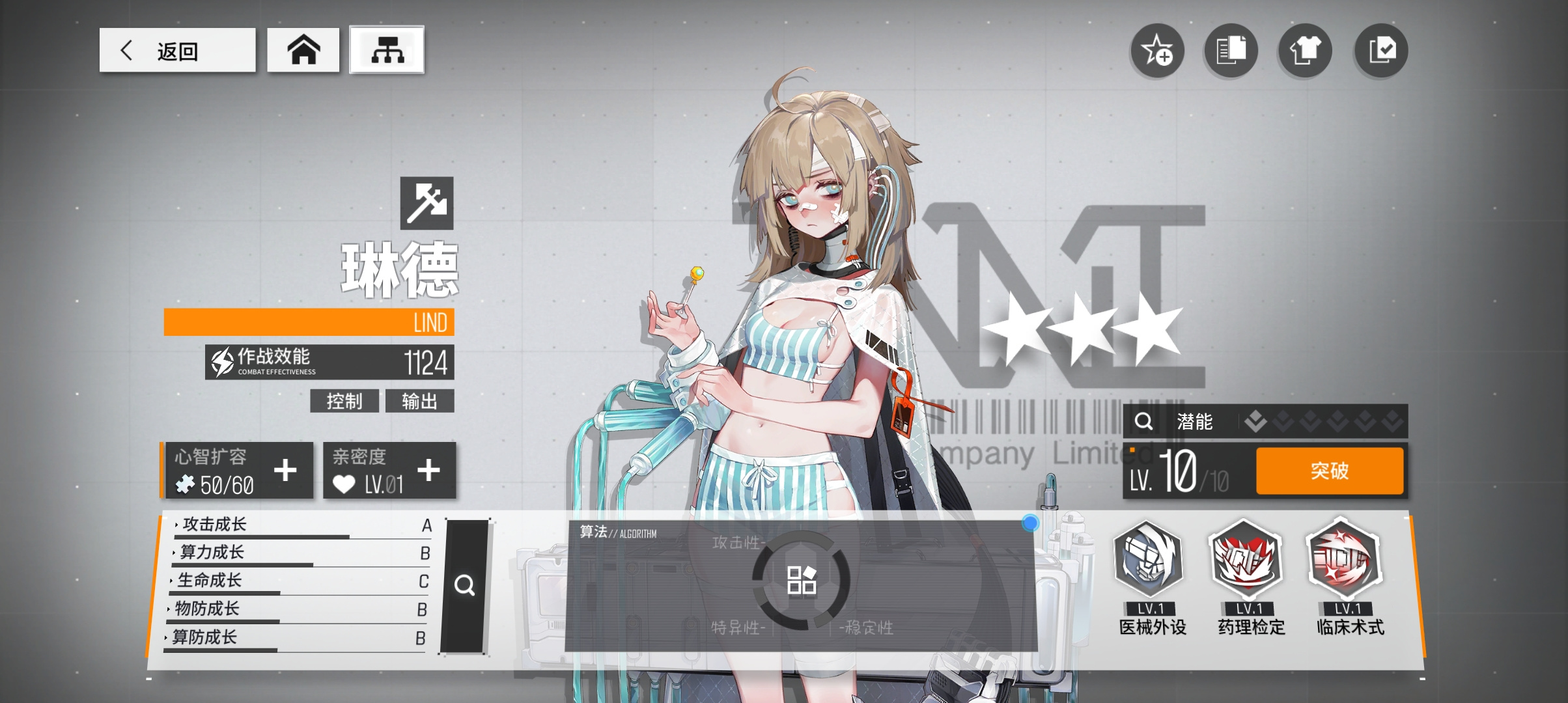Add character to favorites via star icon
Screen dimensions: 1568x703
1157,50
